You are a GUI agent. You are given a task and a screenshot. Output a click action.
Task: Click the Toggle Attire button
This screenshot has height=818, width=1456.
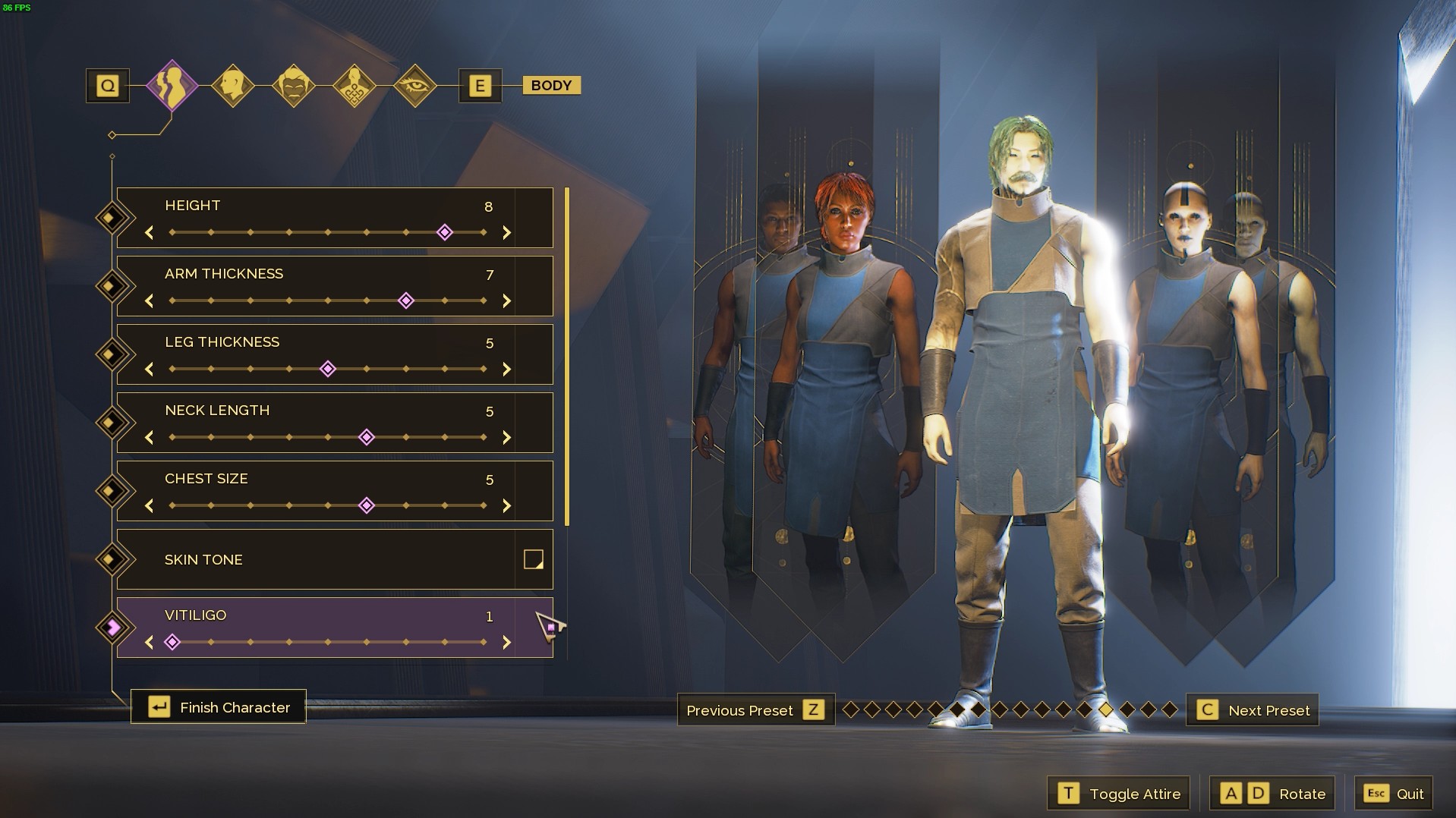point(1118,793)
